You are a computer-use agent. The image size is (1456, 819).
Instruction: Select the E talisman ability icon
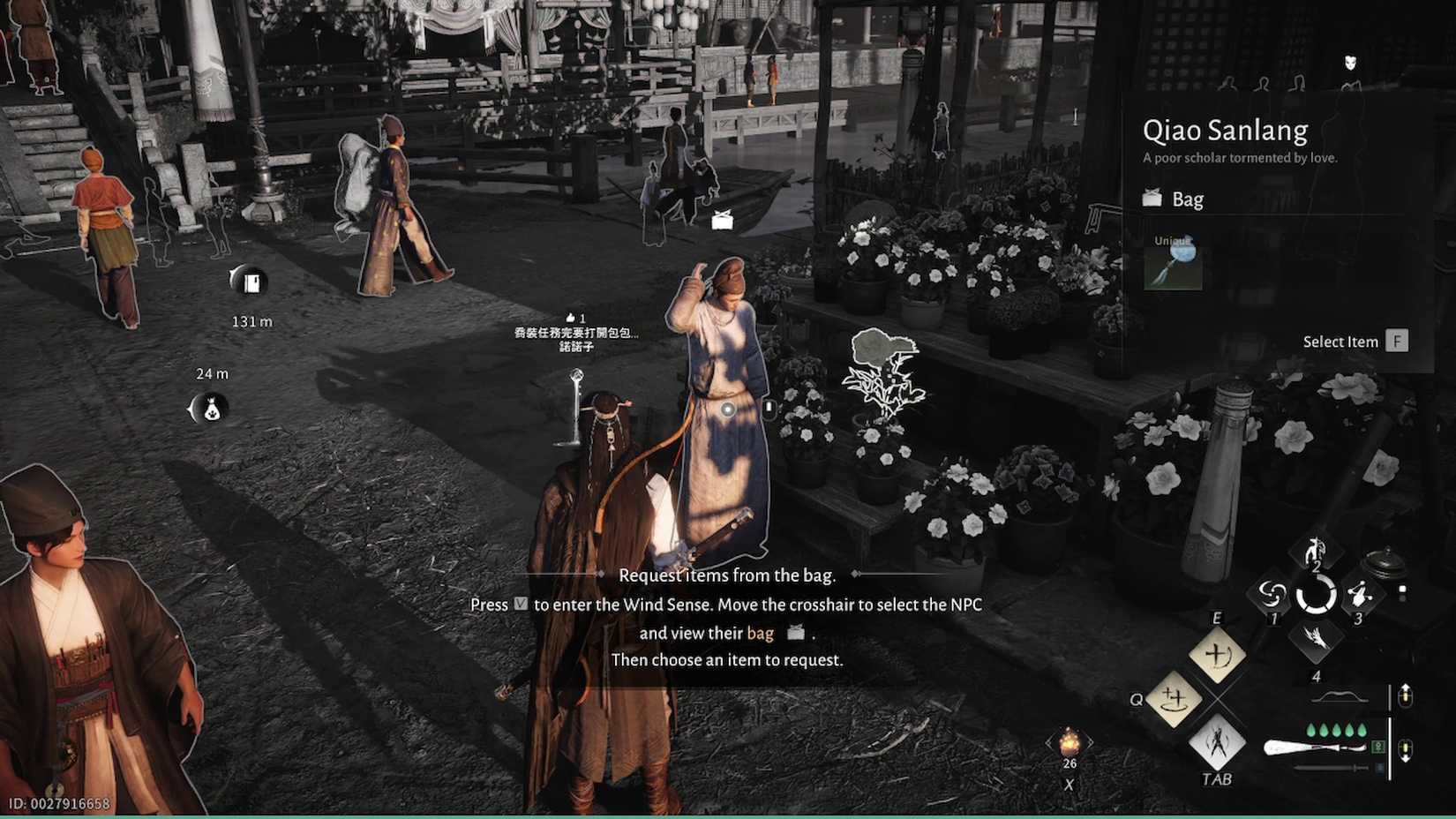coord(1218,656)
